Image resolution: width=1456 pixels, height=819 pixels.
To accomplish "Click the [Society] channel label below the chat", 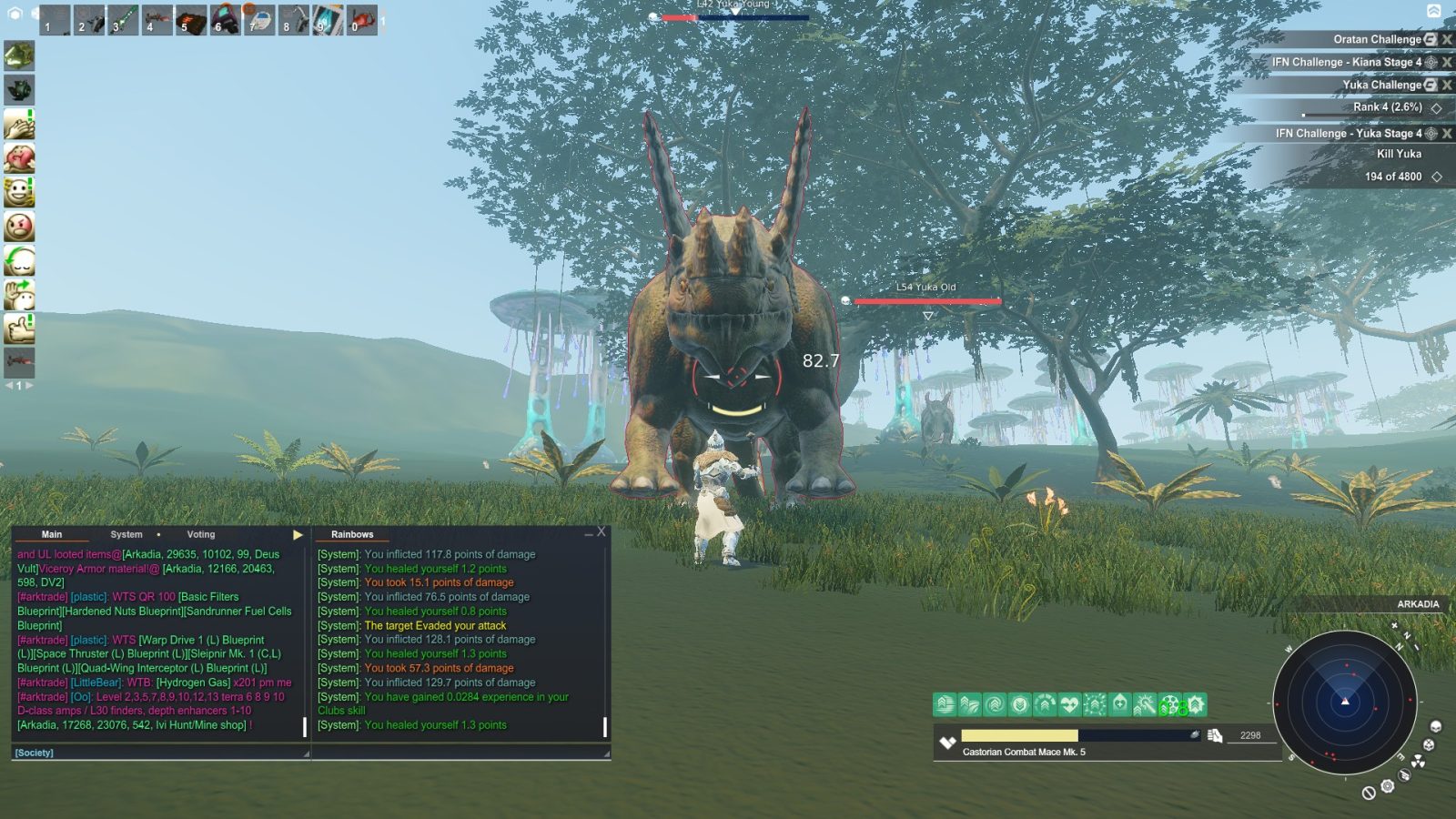I will 34,753.
